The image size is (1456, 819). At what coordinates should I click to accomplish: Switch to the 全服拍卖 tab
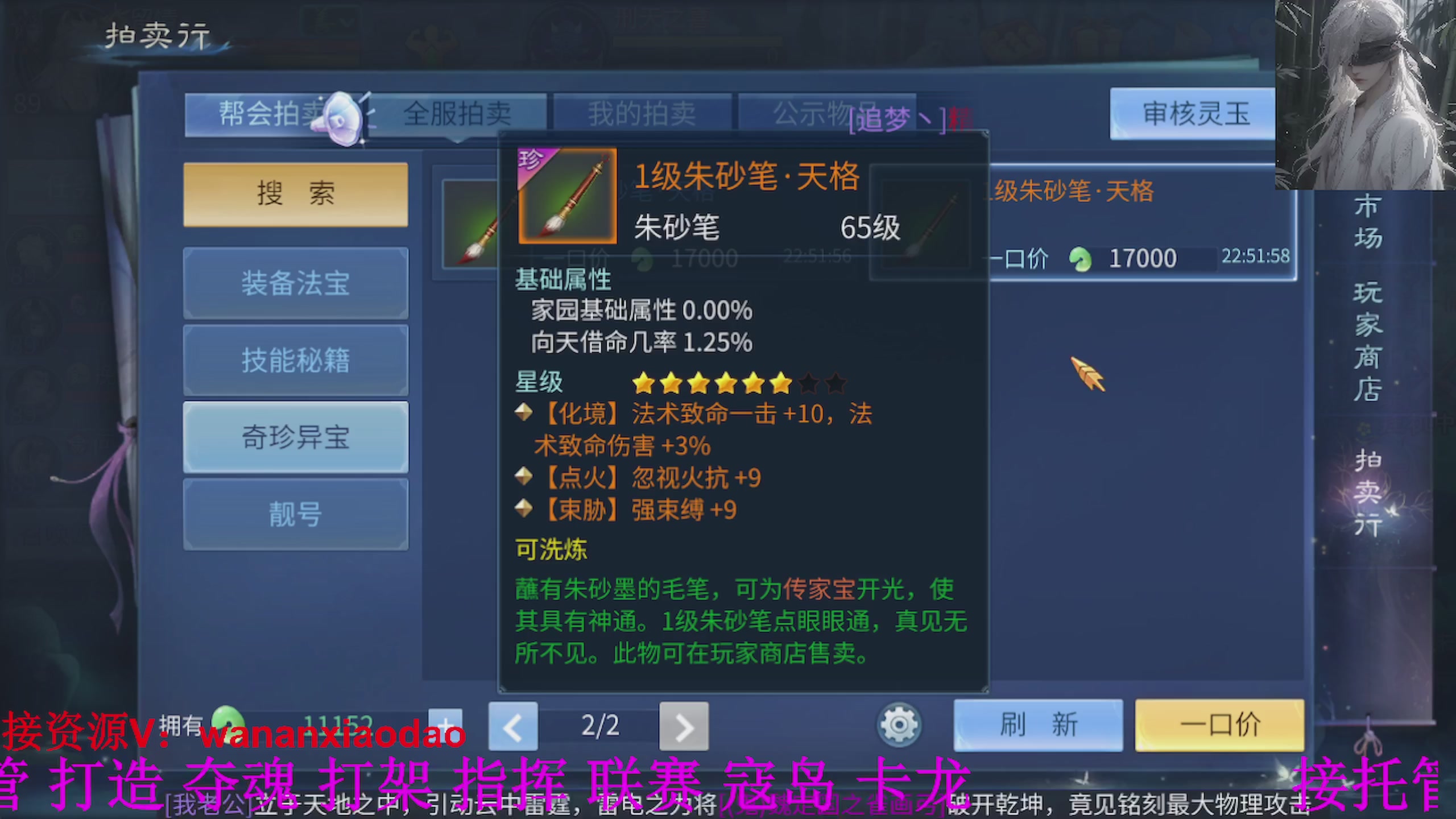pyautogui.click(x=460, y=113)
